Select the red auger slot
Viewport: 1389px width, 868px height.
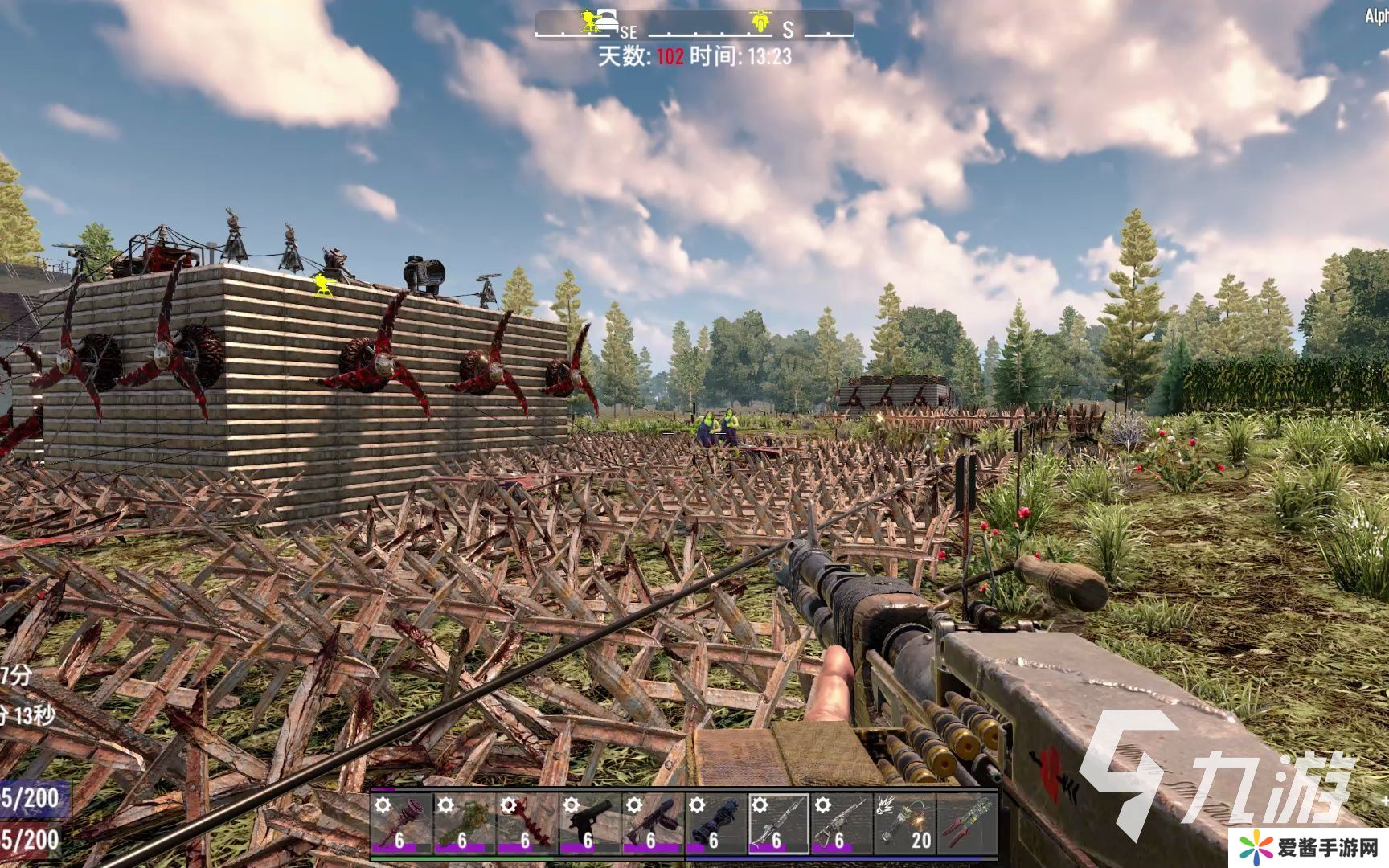527,823
